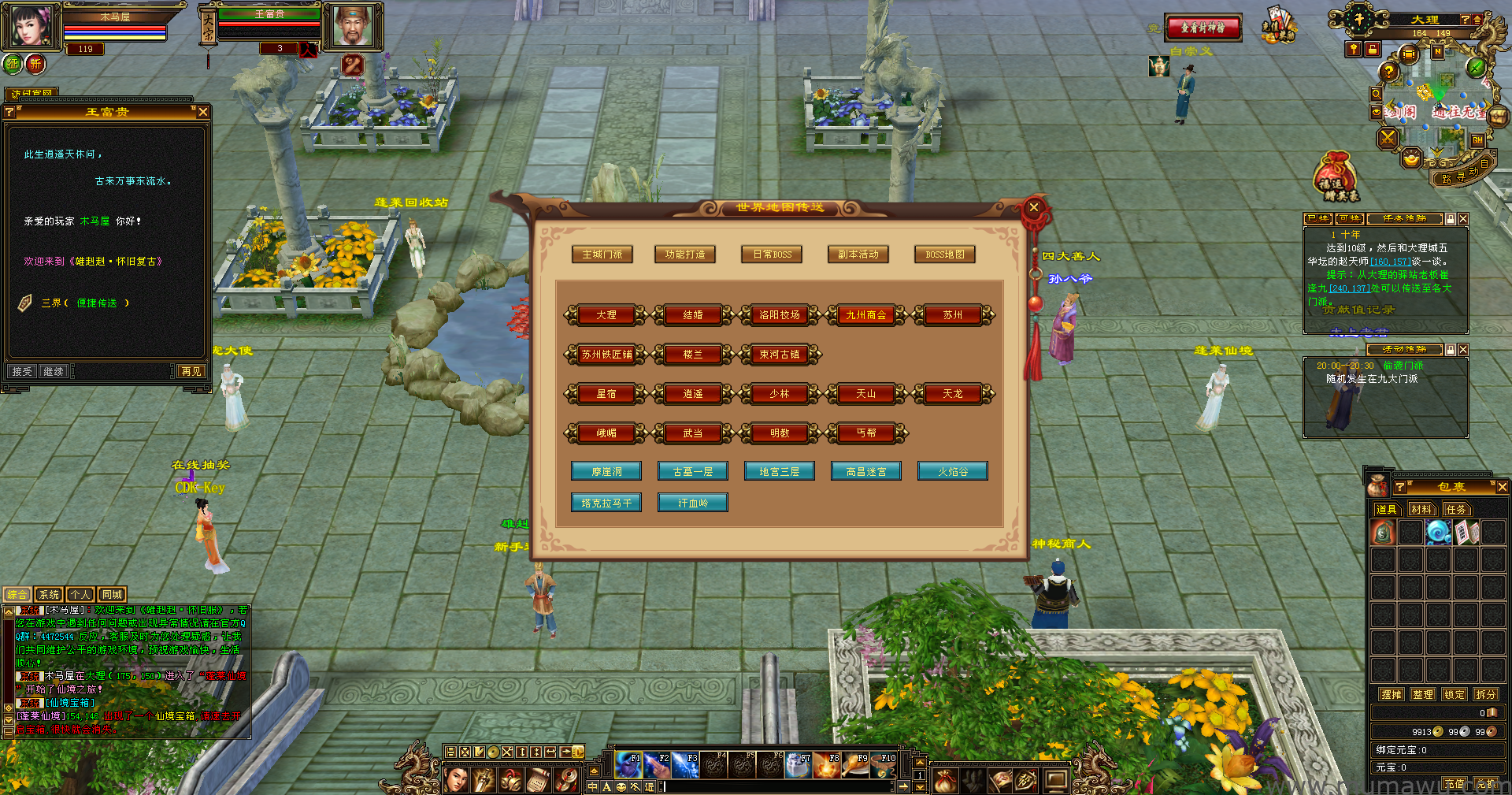Open the 查看封神榜 ranking button
The width and height of the screenshot is (1512, 795).
pyautogui.click(x=1203, y=28)
